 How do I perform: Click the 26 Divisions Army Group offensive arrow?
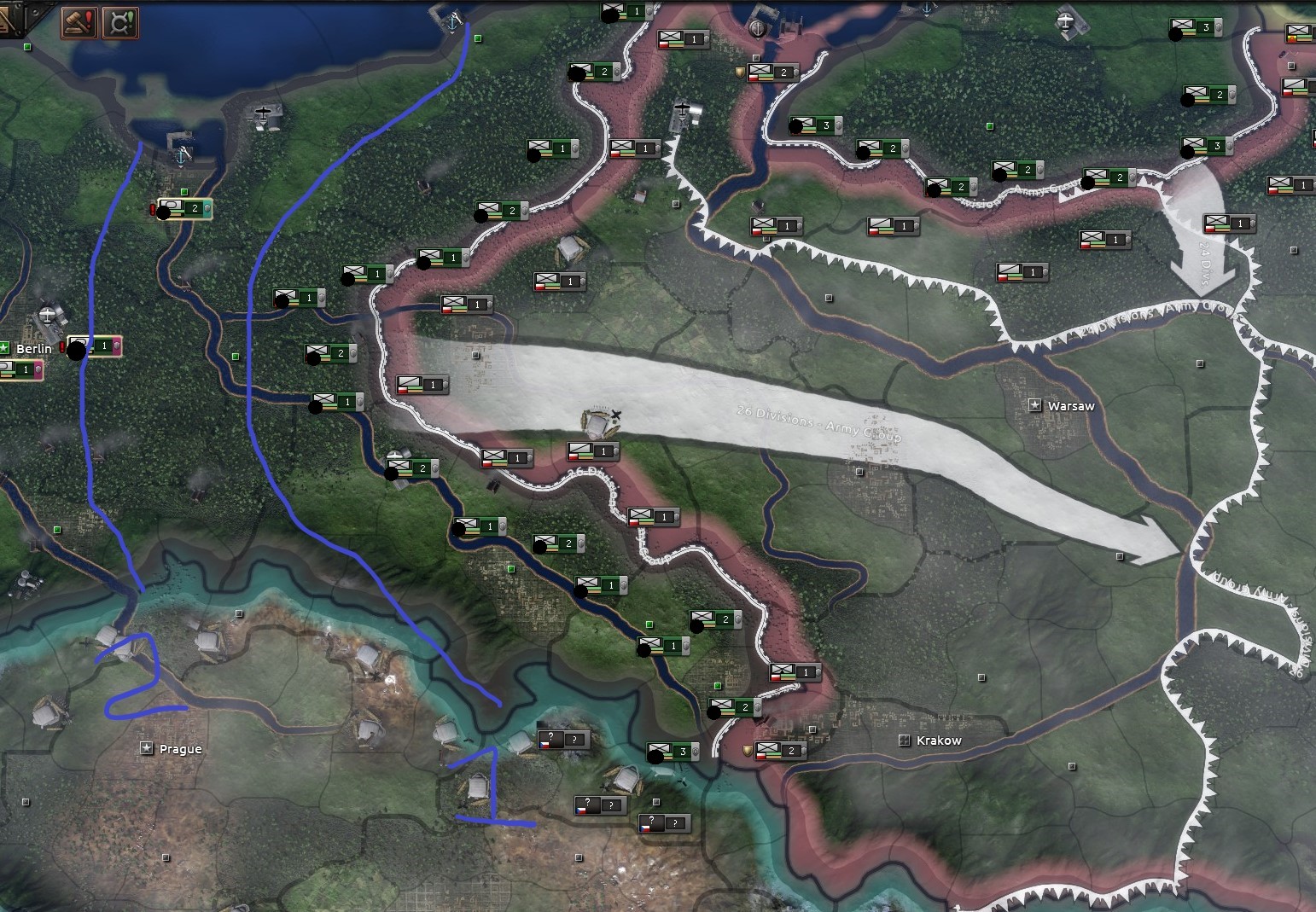819,422
